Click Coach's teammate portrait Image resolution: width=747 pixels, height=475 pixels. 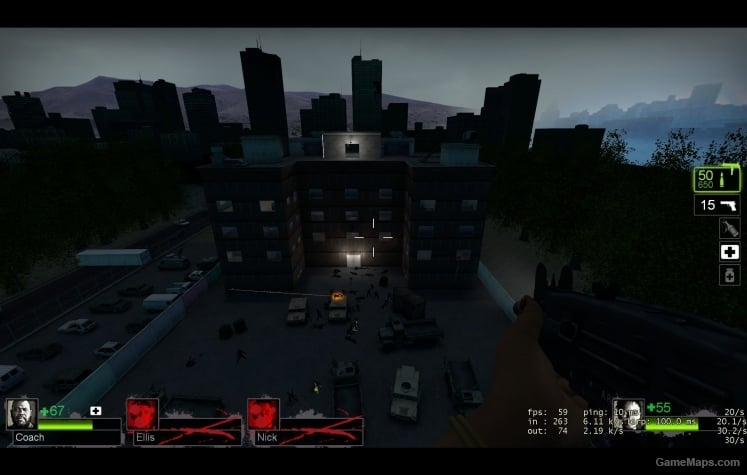tap(22, 413)
